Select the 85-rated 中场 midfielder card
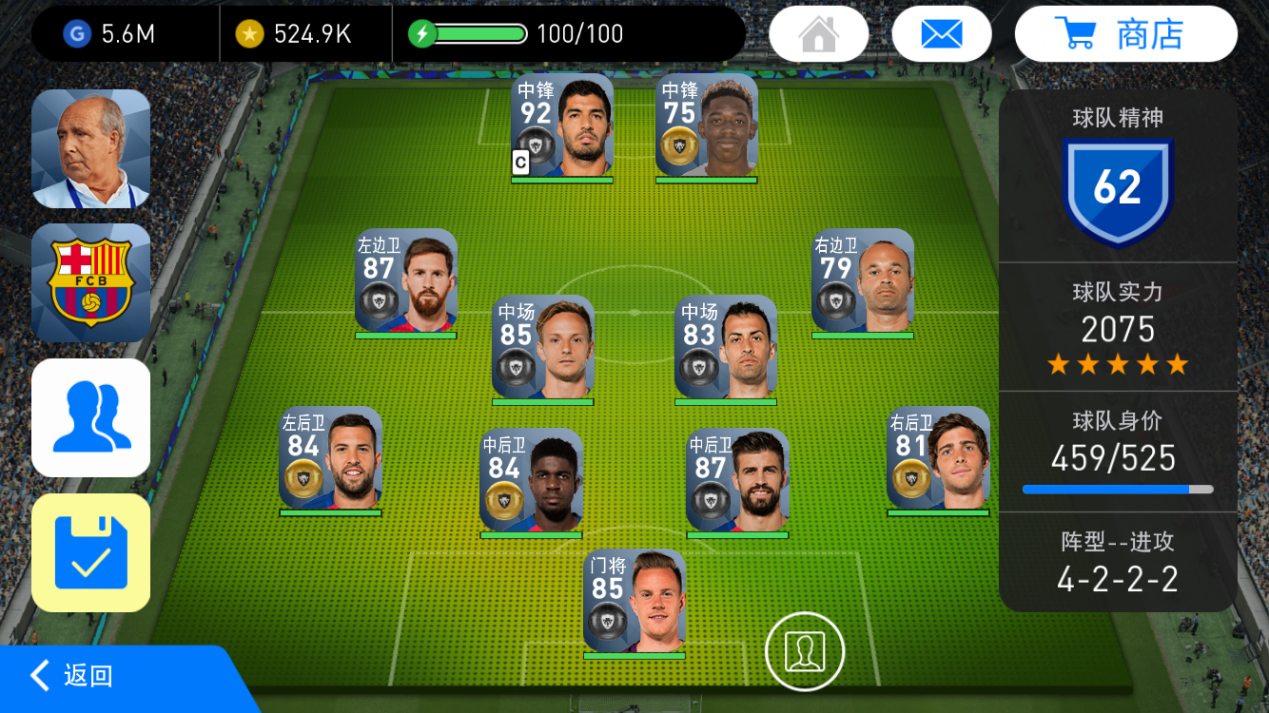 point(543,349)
